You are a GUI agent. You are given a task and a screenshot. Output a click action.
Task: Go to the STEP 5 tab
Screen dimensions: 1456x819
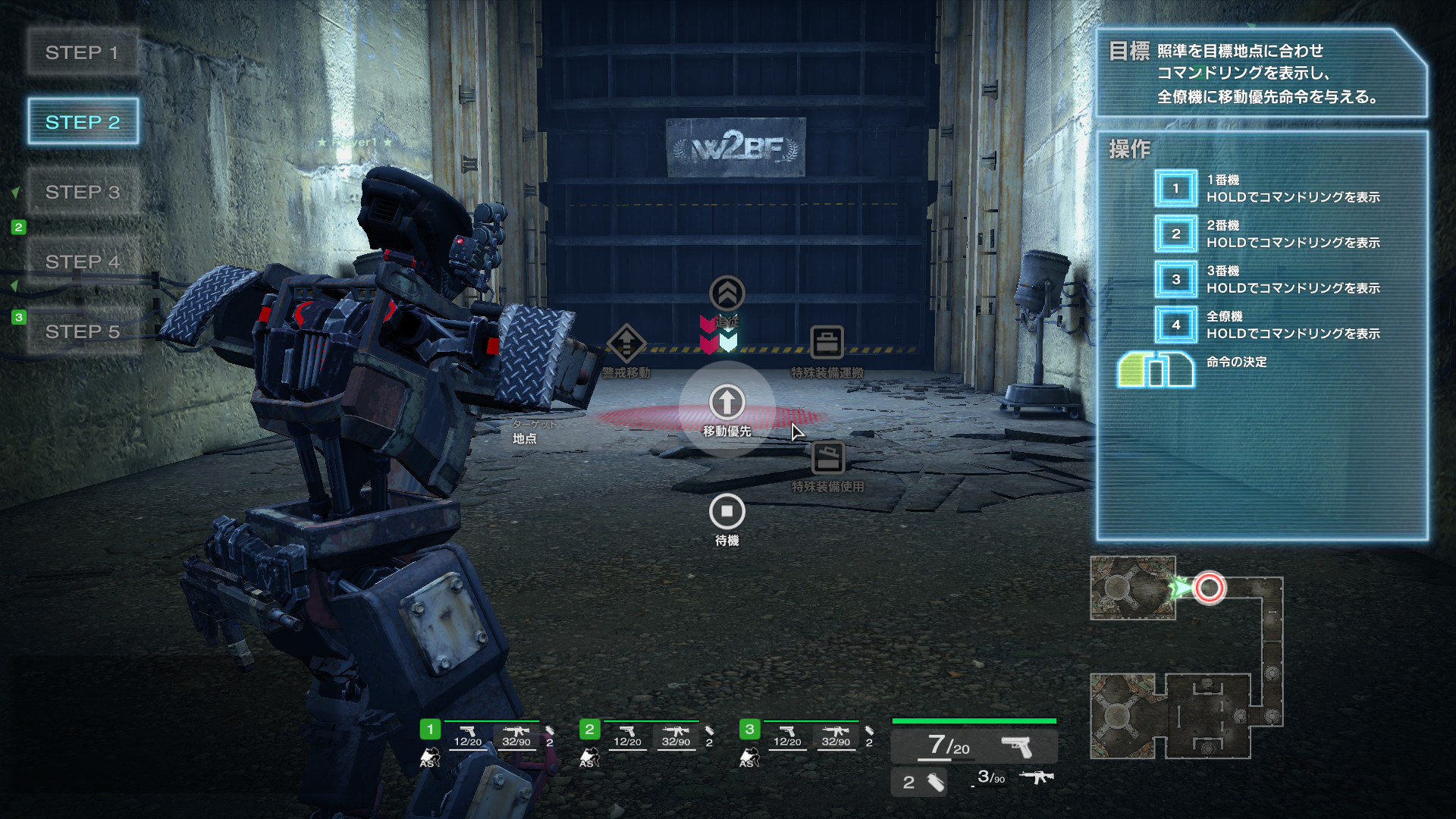(83, 331)
